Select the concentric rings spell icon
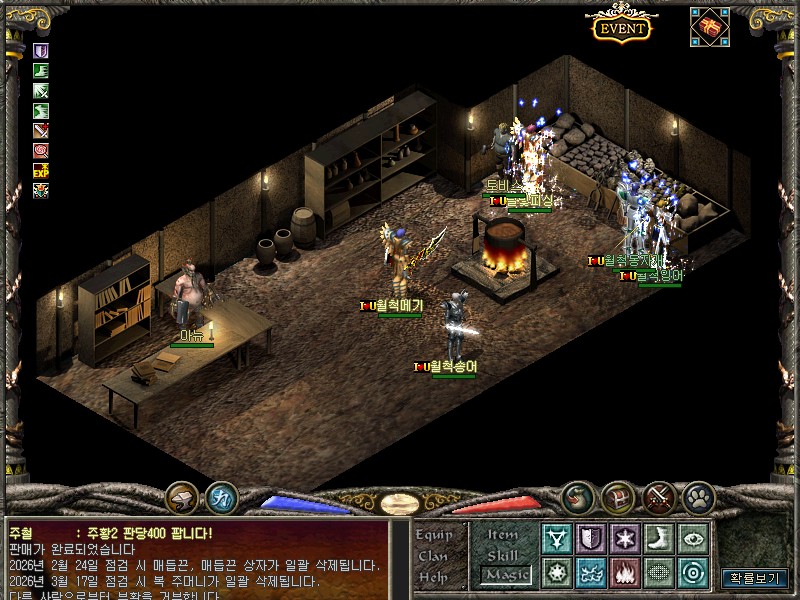800x600 pixels. tap(693, 573)
